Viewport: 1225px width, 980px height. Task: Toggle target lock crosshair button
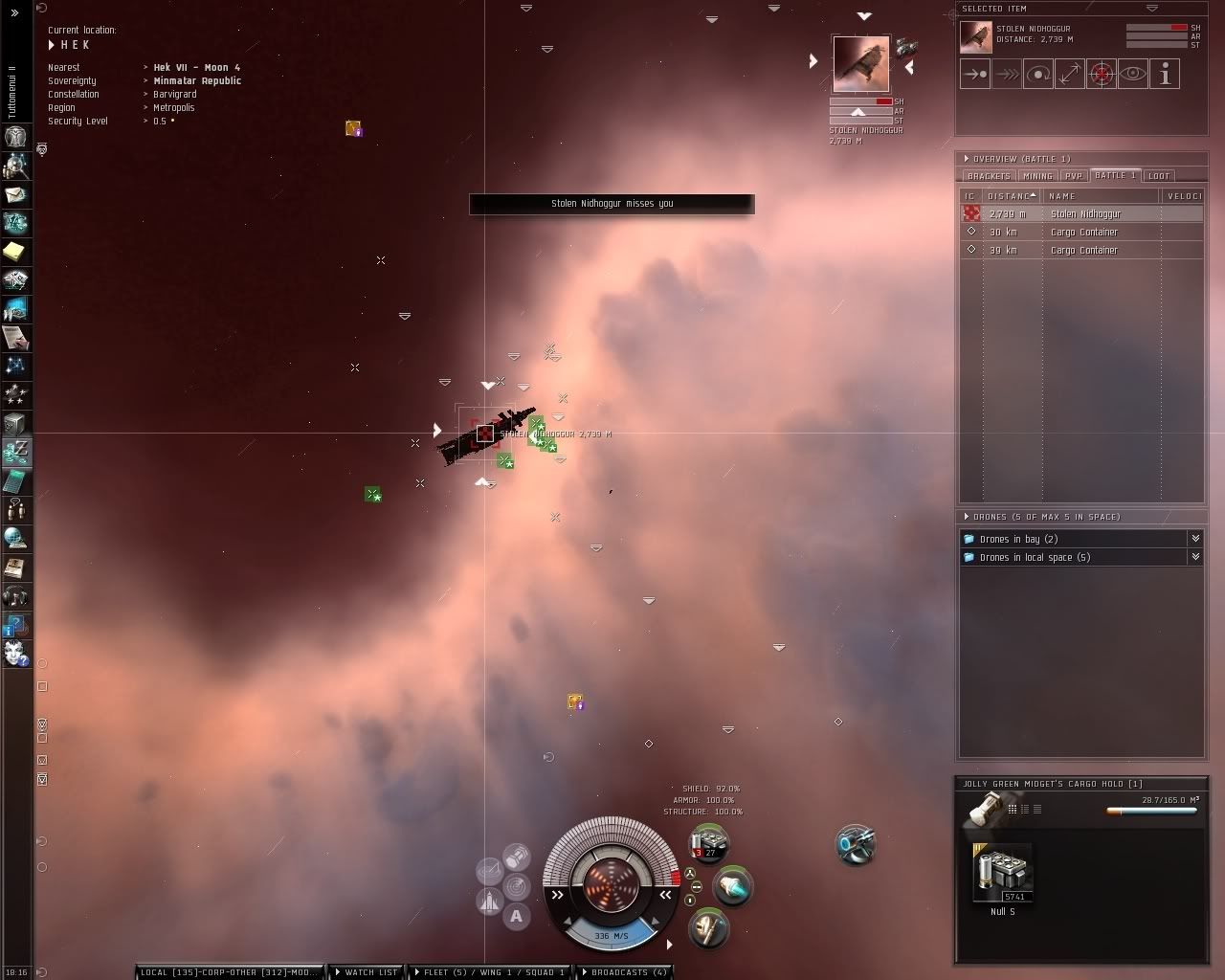pos(1102,74)
